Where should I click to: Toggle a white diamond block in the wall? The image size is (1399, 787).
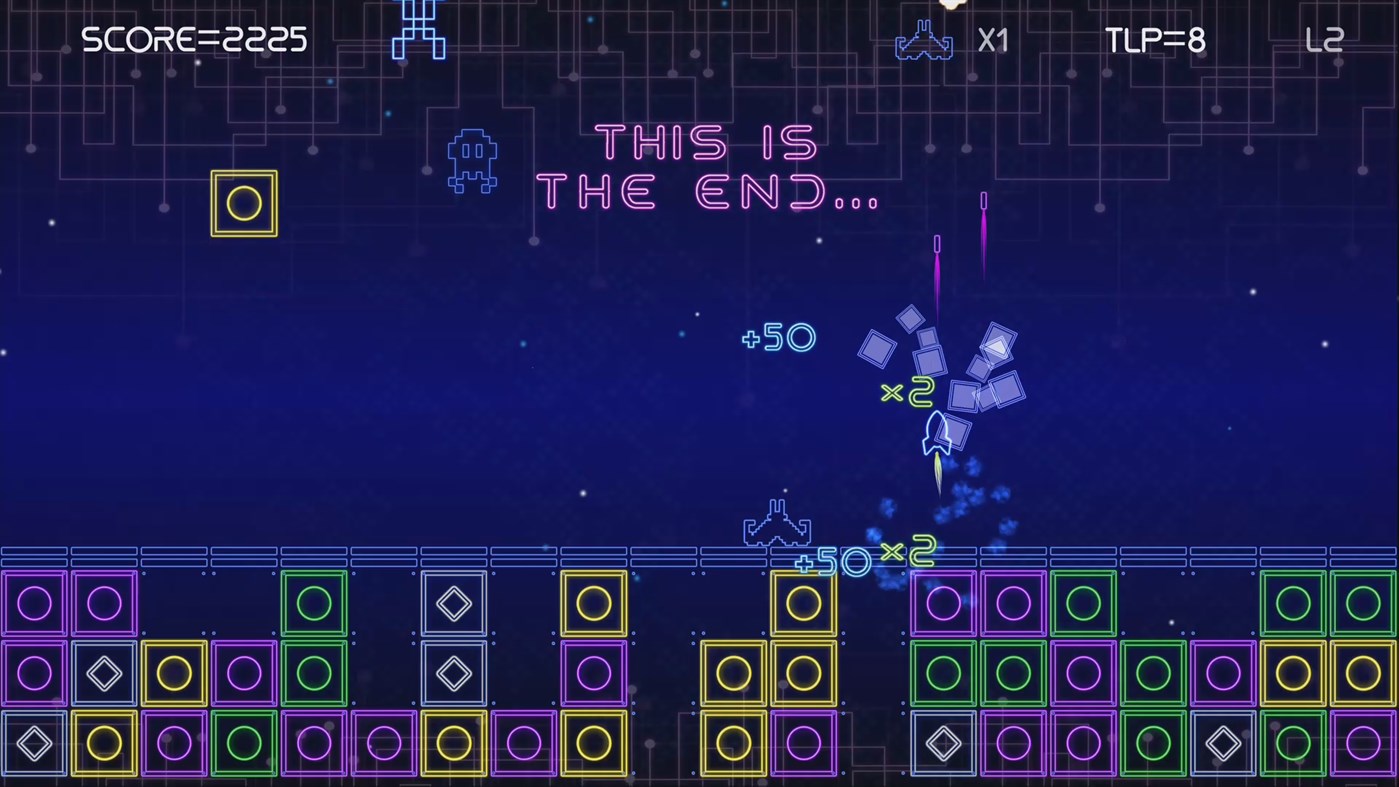tap(453, 602)
